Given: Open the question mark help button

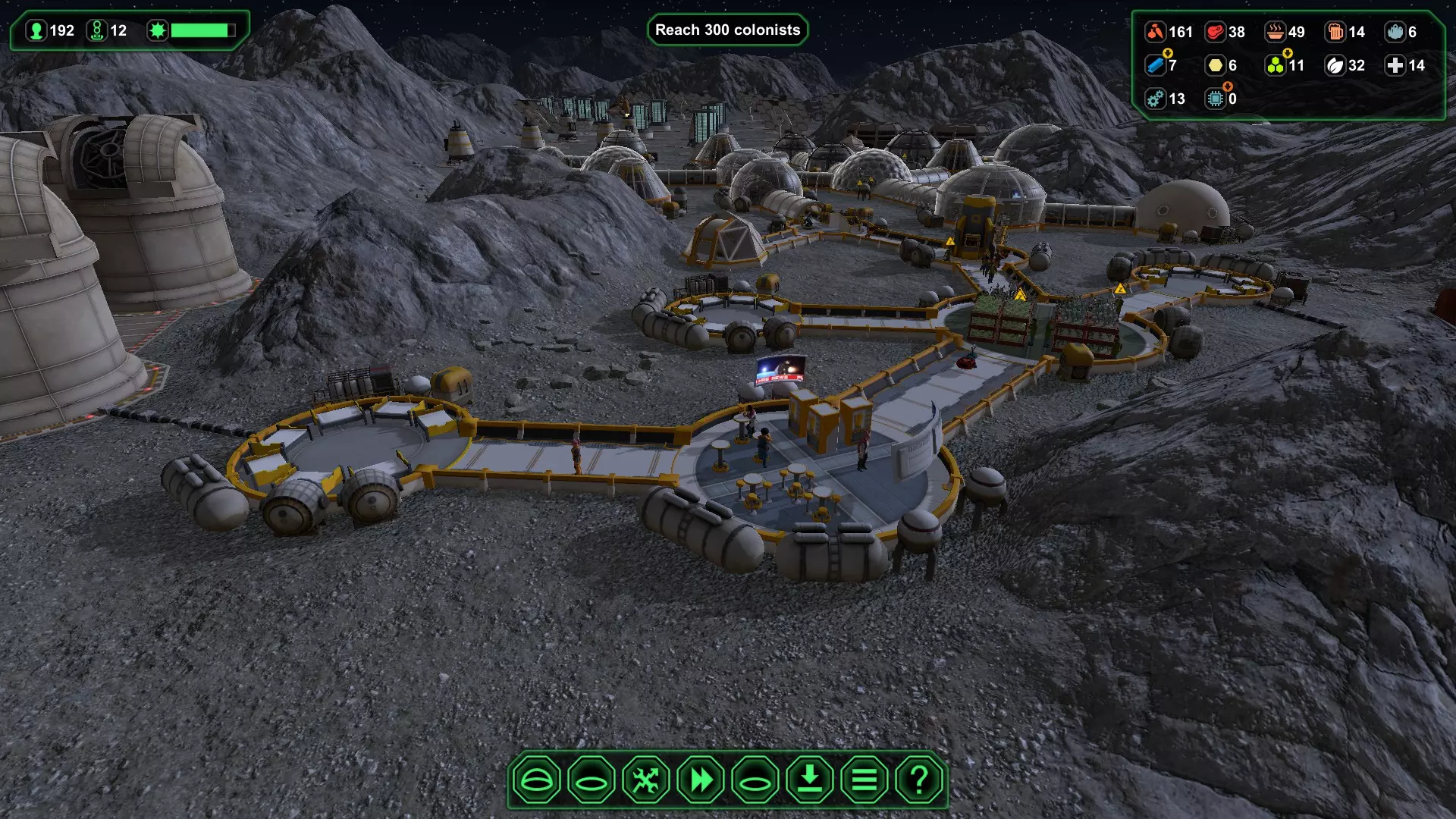Looking at the screenshot, I should (919, 780).
